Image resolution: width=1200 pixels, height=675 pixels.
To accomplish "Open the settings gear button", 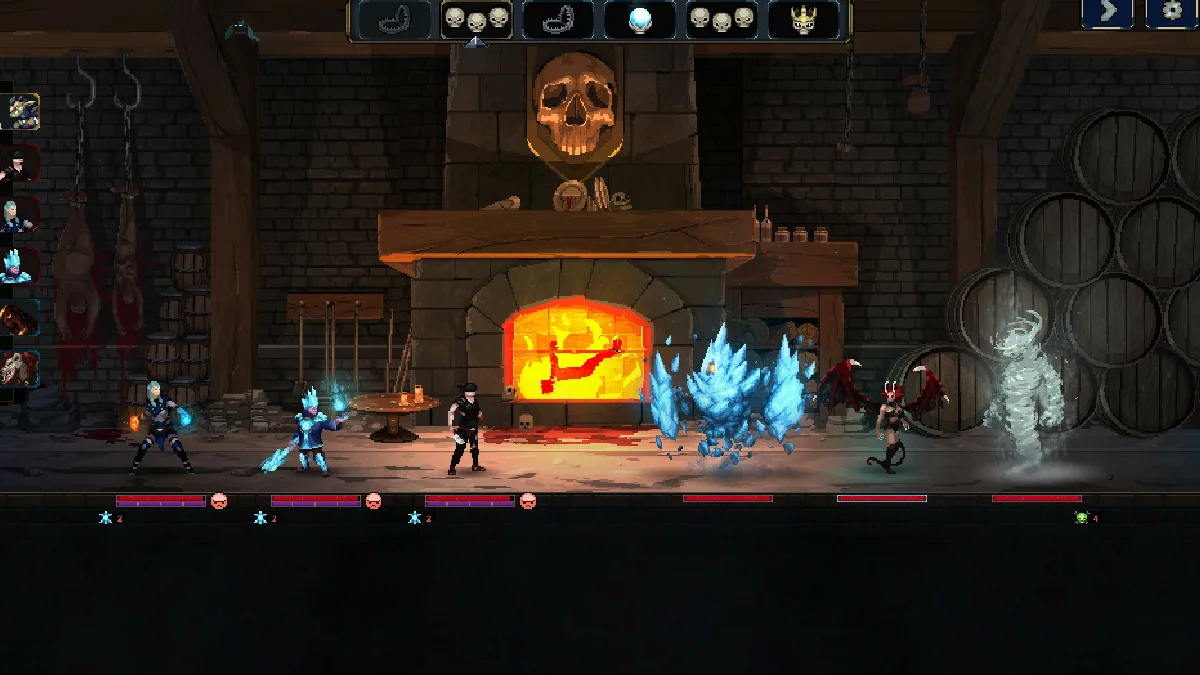I will pos(1172,13).
